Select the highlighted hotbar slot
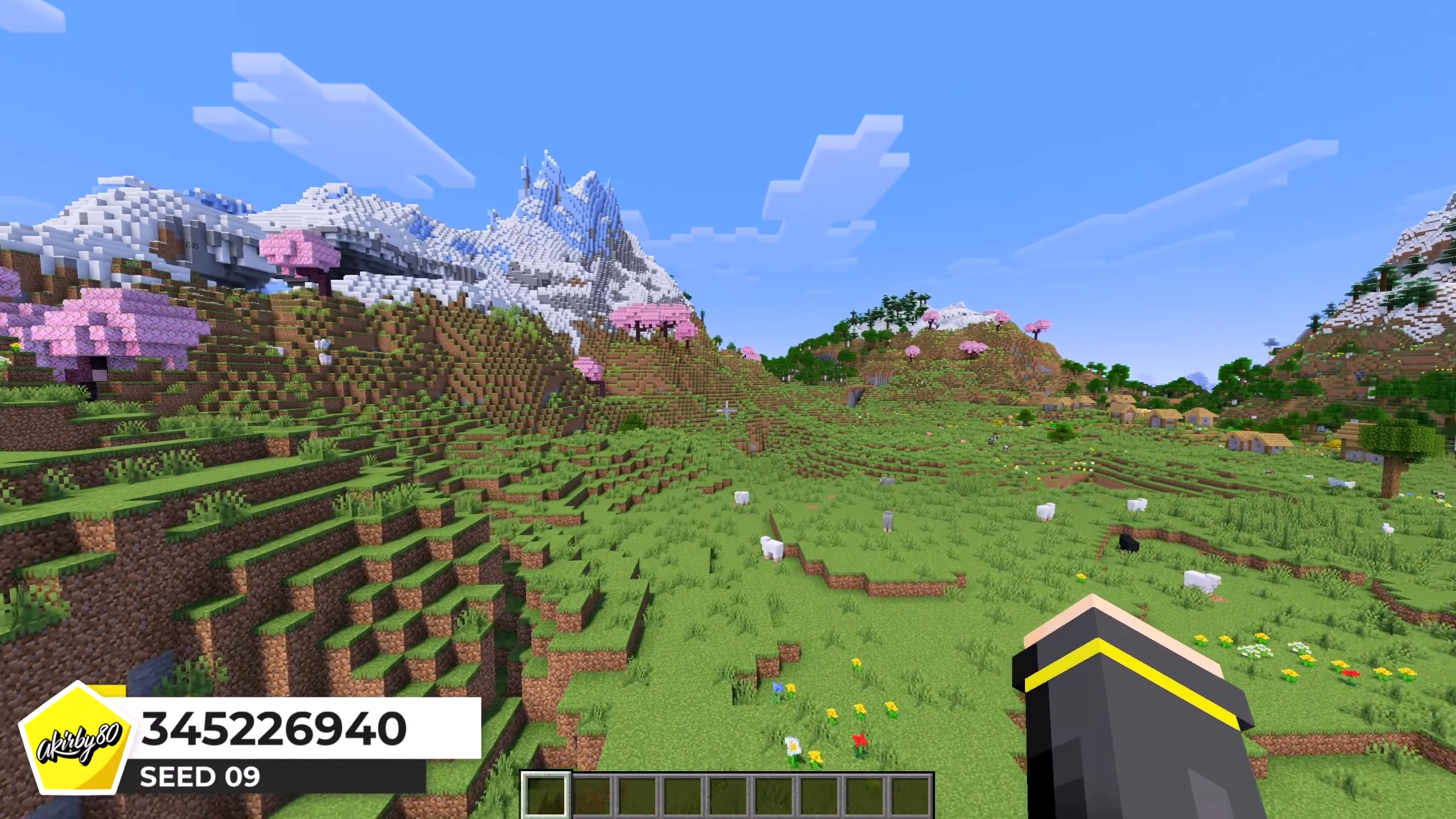 [546, 795]
